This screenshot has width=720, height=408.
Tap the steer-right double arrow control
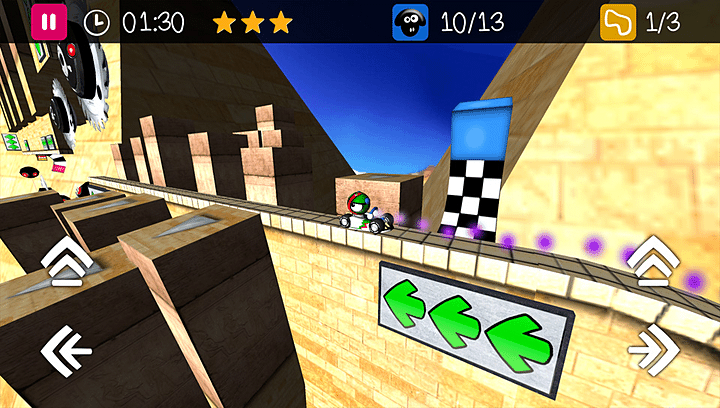coord(654,350)
